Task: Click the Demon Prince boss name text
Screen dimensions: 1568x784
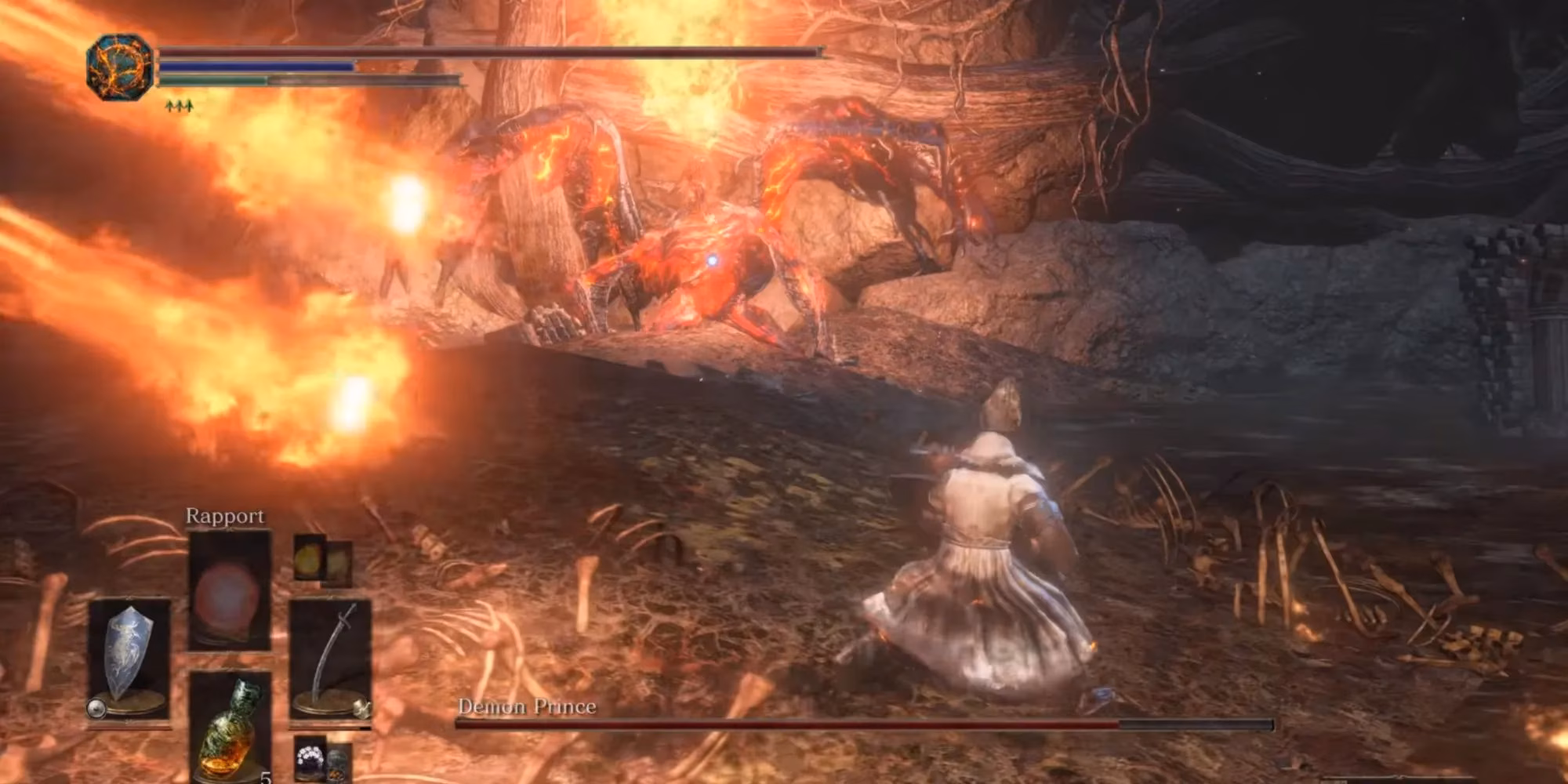Action: pos(527,706)
